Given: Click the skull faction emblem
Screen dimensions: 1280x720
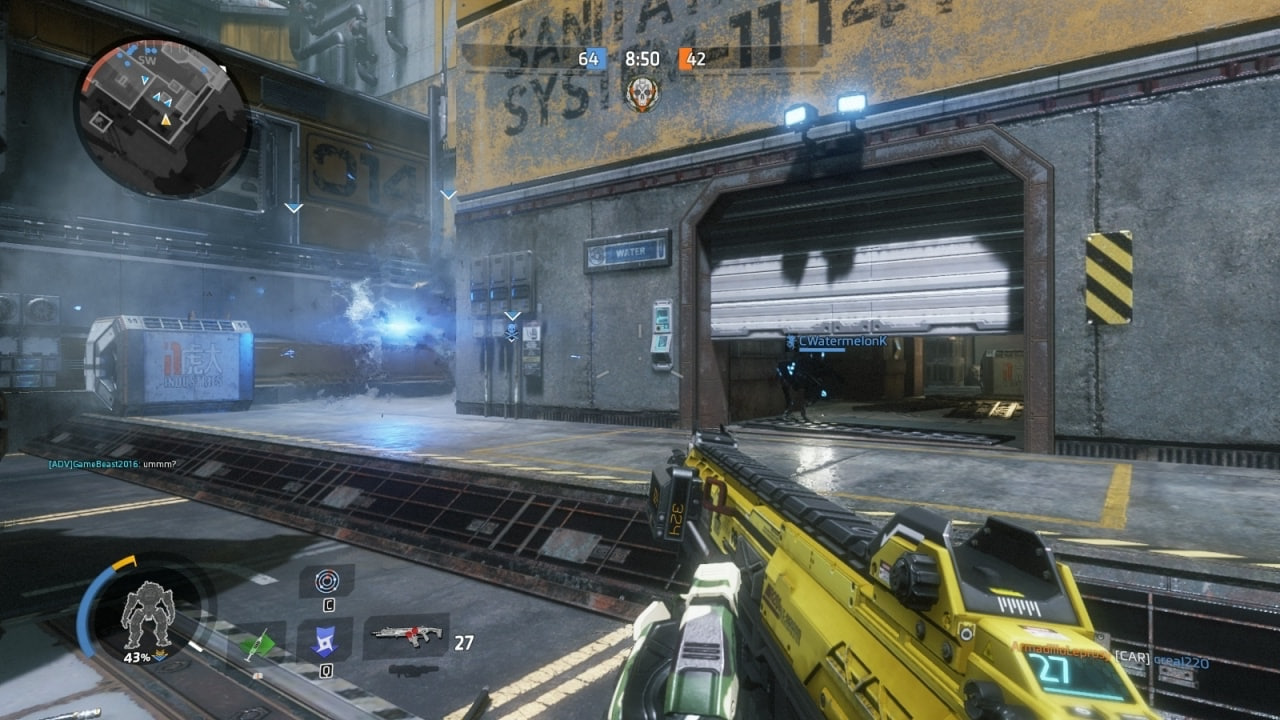Looking at the screenshot, I should coord(642,93).
